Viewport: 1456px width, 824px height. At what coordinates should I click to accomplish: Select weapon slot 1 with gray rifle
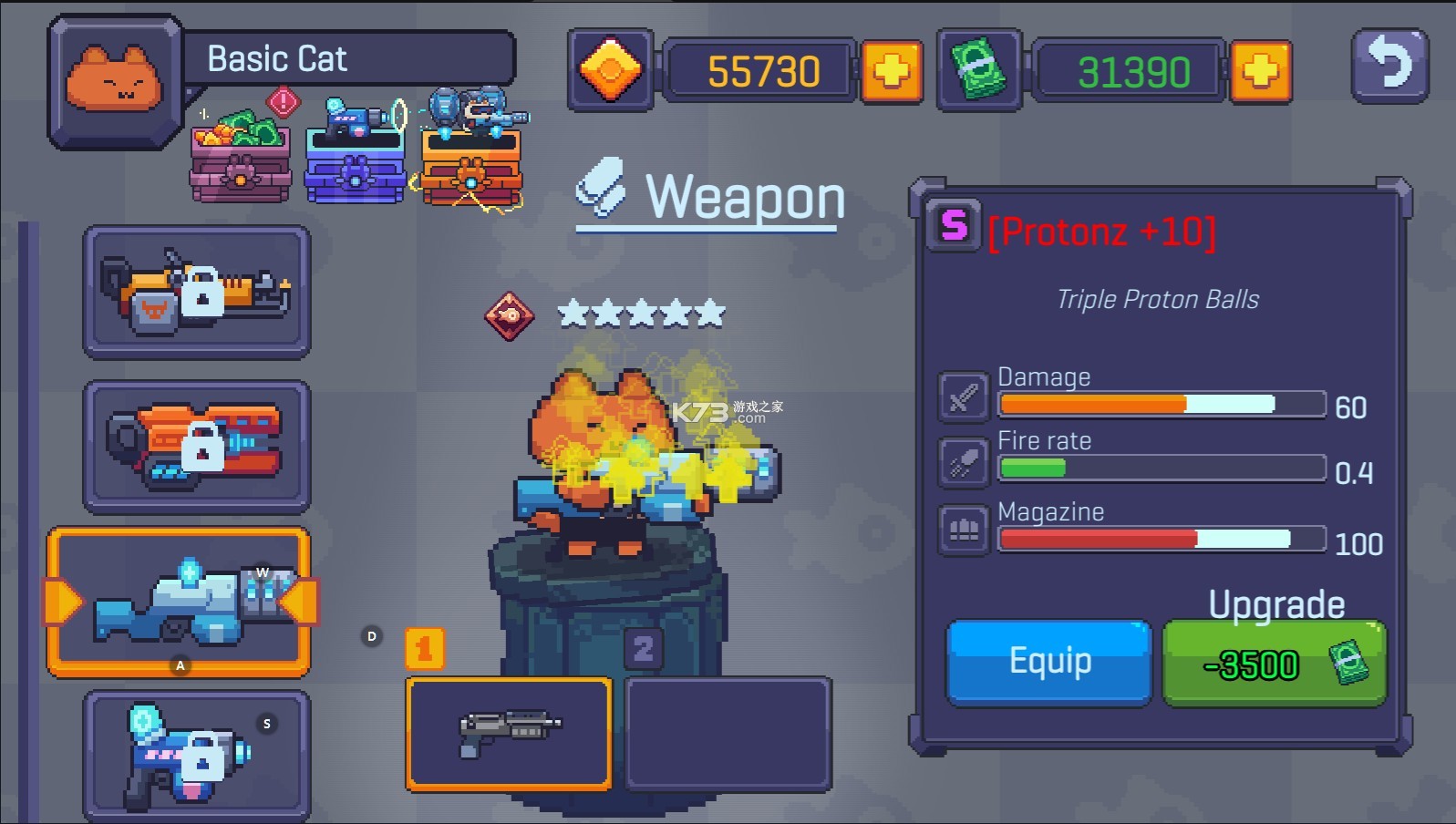pyautogui.click(x=509, y=733)
